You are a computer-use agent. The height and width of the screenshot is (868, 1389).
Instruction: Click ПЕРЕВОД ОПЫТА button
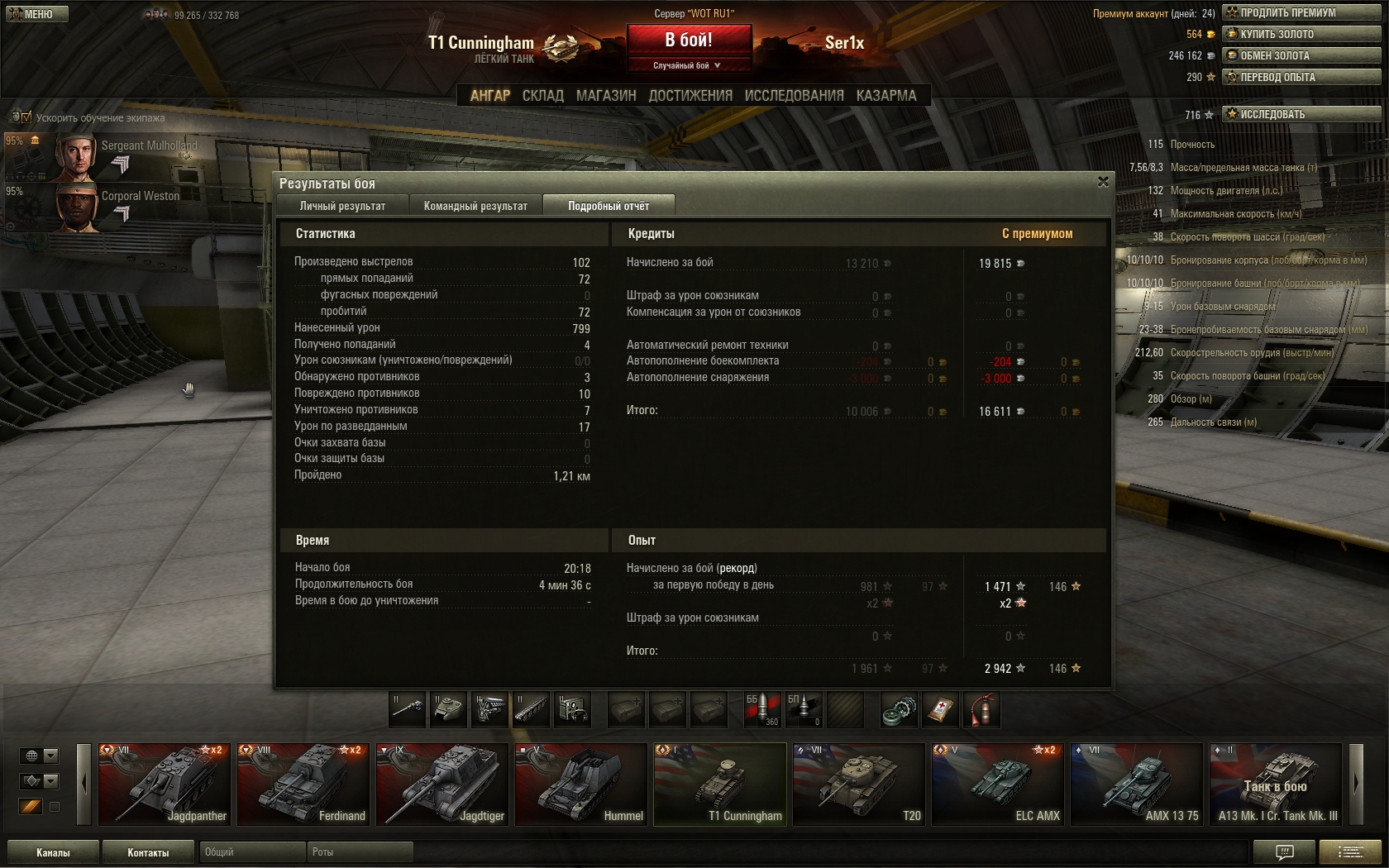click(x=1301, y=77)
